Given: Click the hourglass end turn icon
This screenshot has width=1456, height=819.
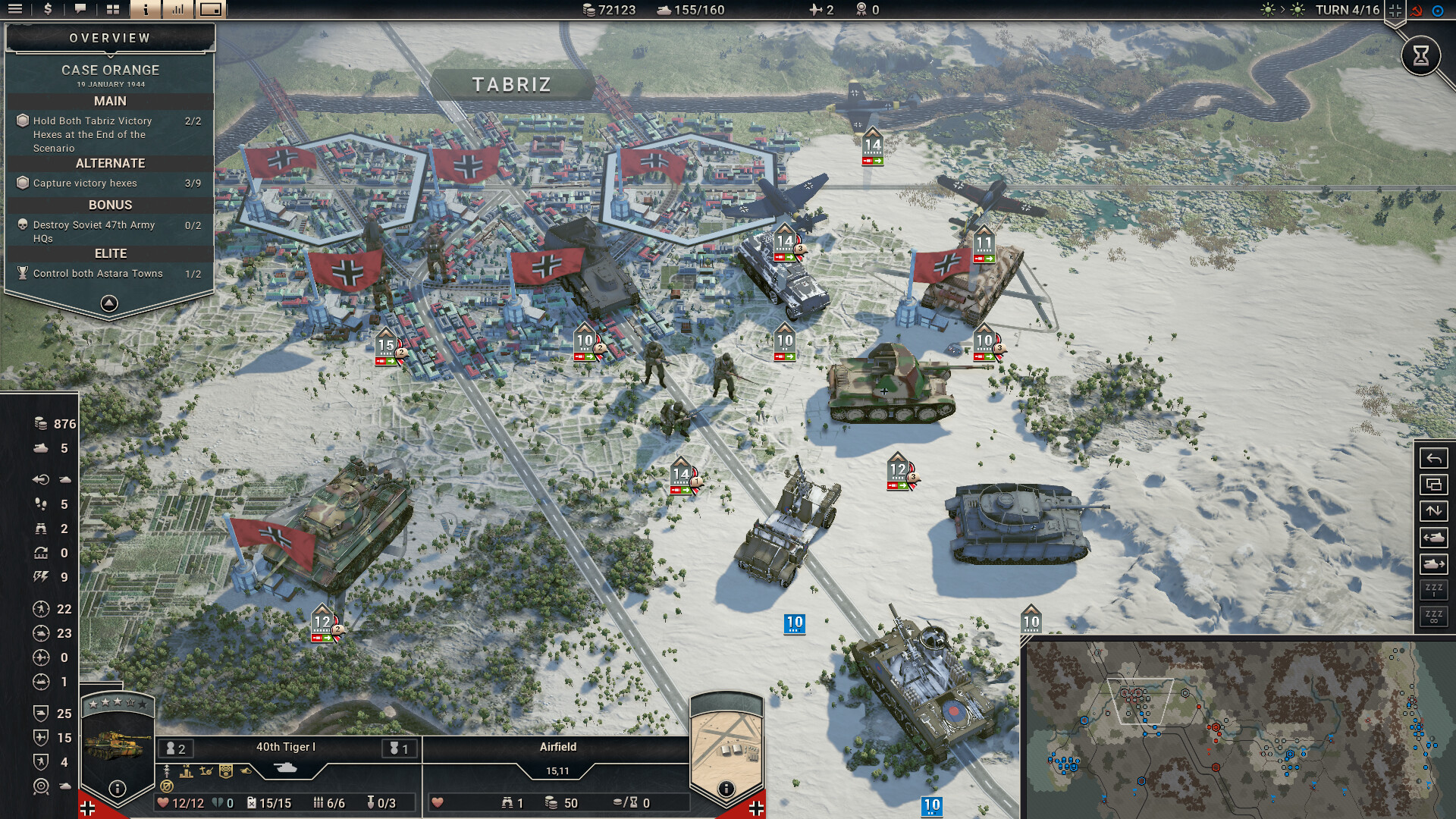Looking at the screenshot, I should (1422, 55).
